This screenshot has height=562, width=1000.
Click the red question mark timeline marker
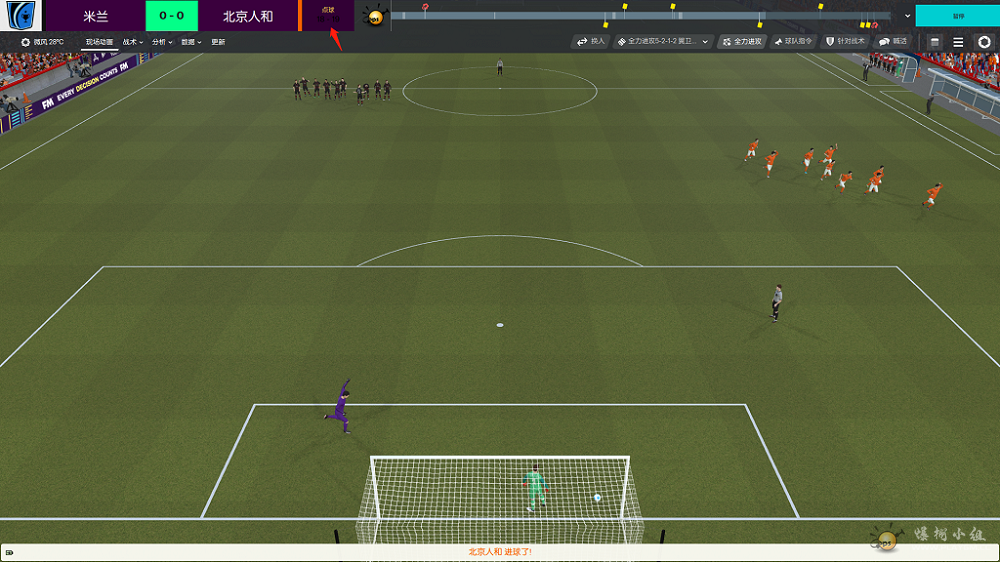[x=425, y=7]
